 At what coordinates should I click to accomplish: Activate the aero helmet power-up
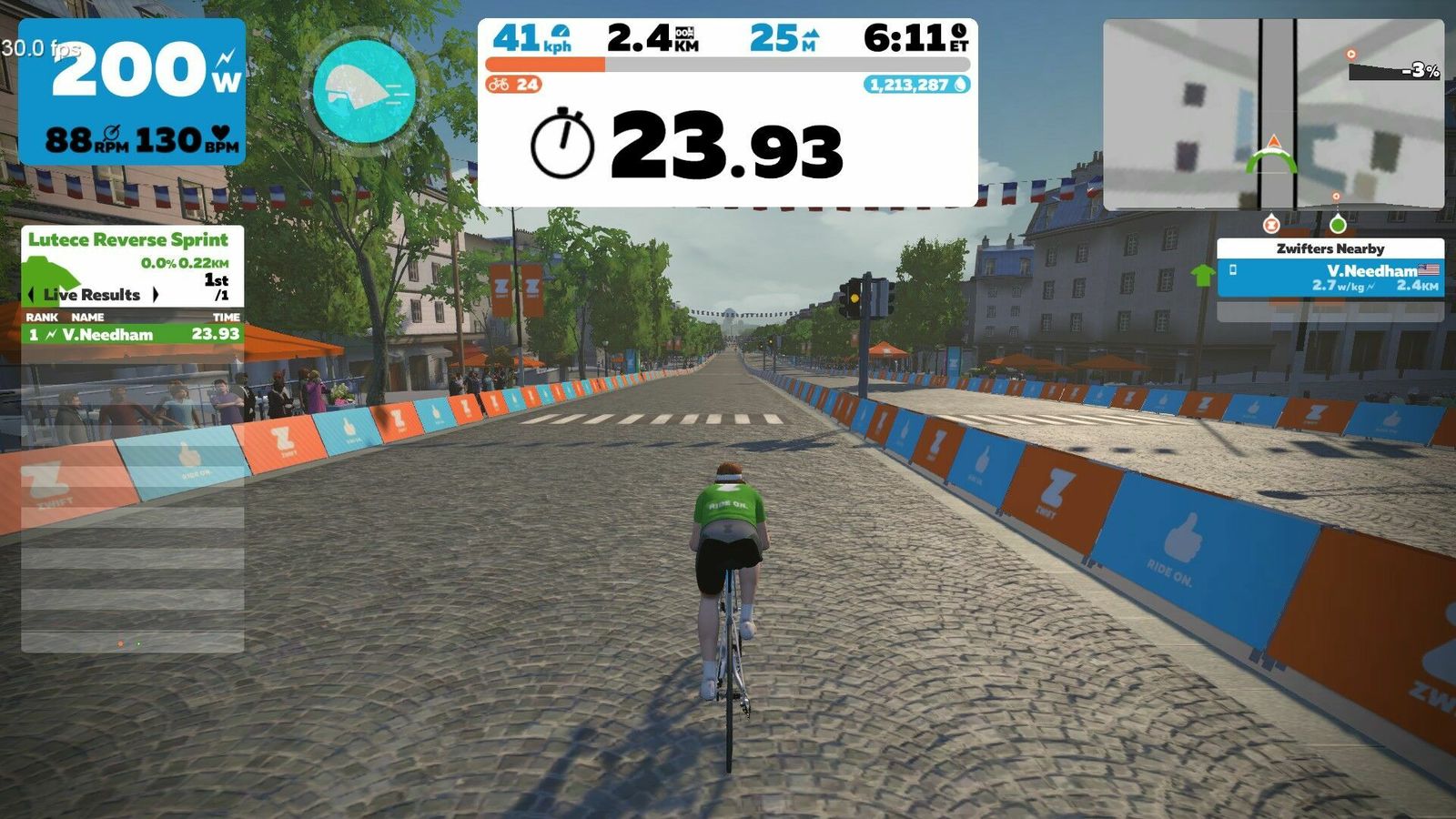click(x=364, y=90)
